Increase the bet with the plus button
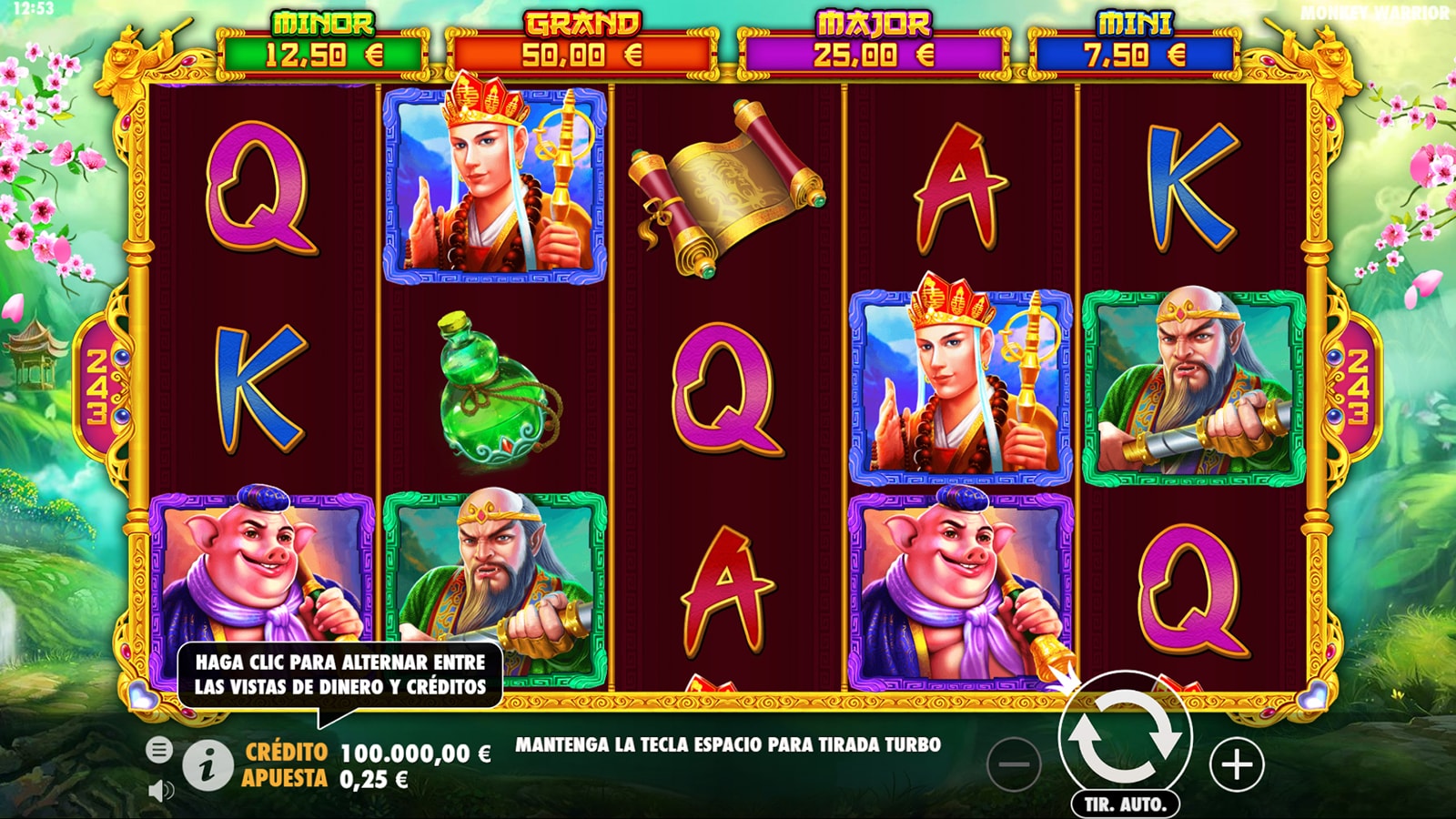 1237,764
